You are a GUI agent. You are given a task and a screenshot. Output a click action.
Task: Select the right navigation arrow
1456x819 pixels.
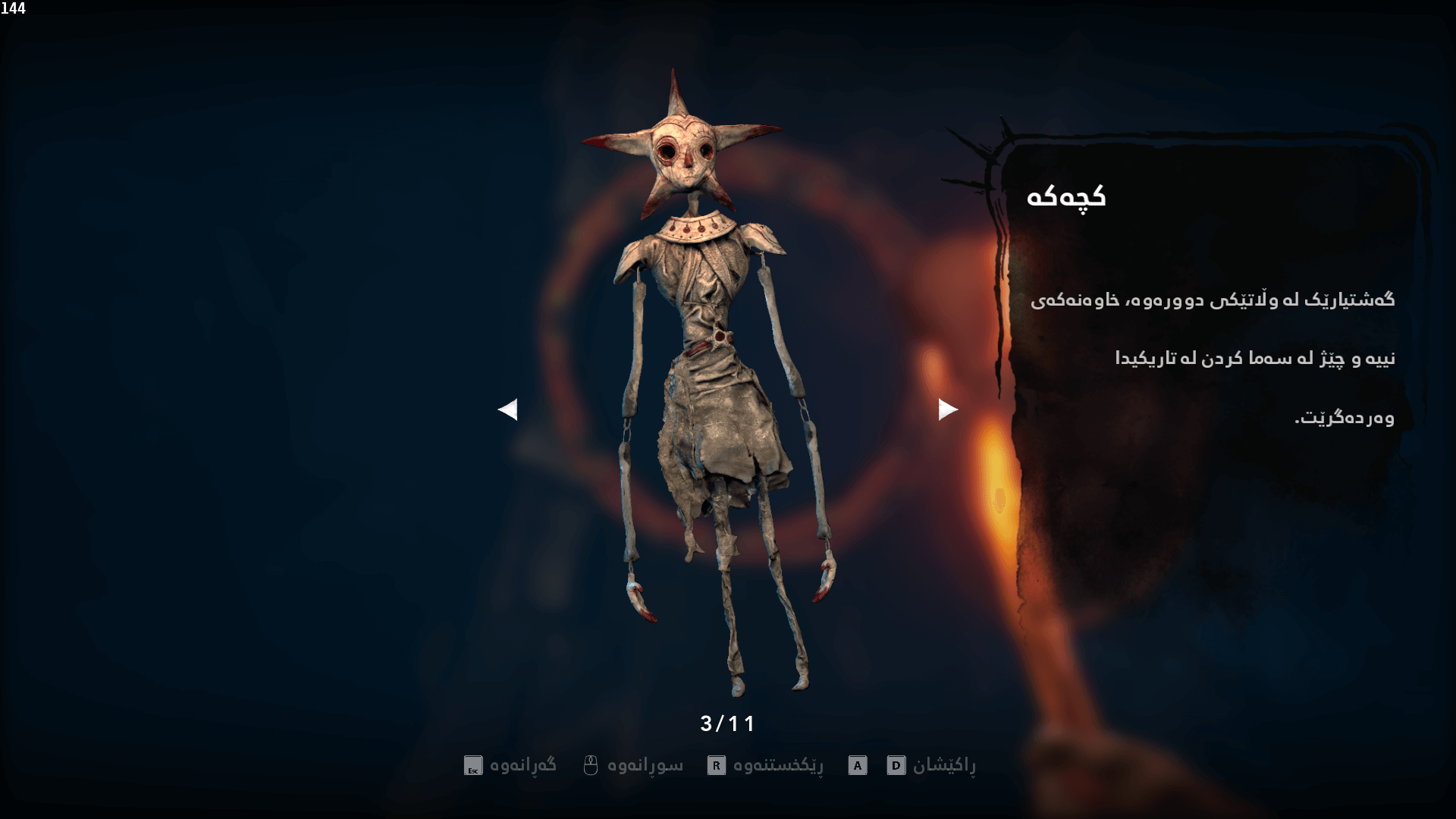click(x=948, y=409)
